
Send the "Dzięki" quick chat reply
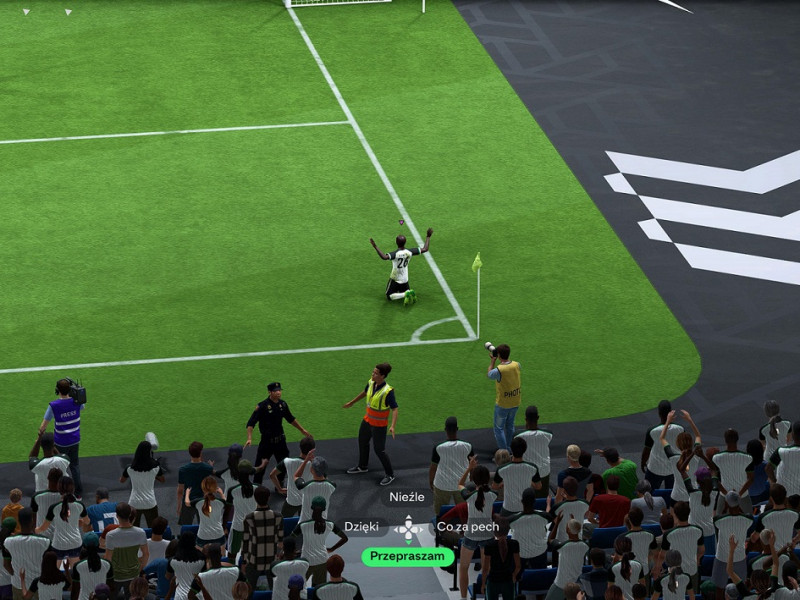click(x=361, y=527)
